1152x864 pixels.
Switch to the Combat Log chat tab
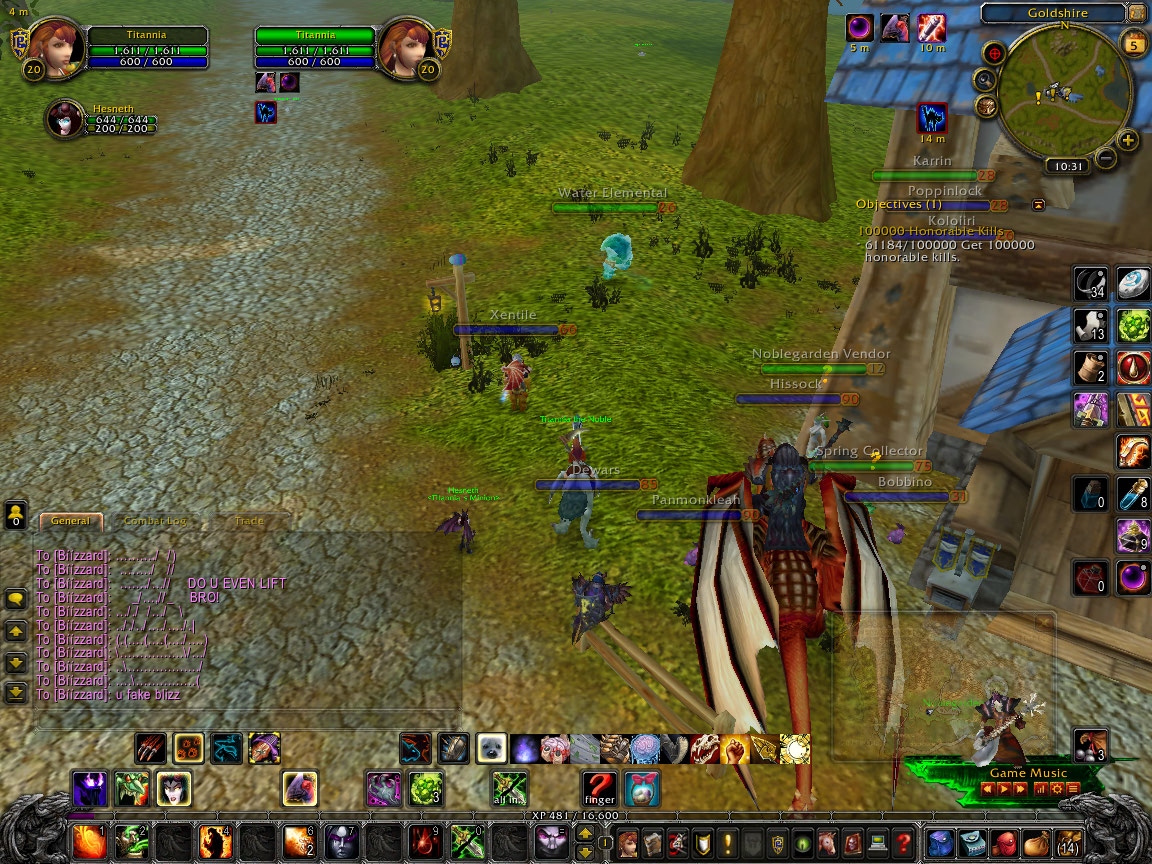pos(155,521)
